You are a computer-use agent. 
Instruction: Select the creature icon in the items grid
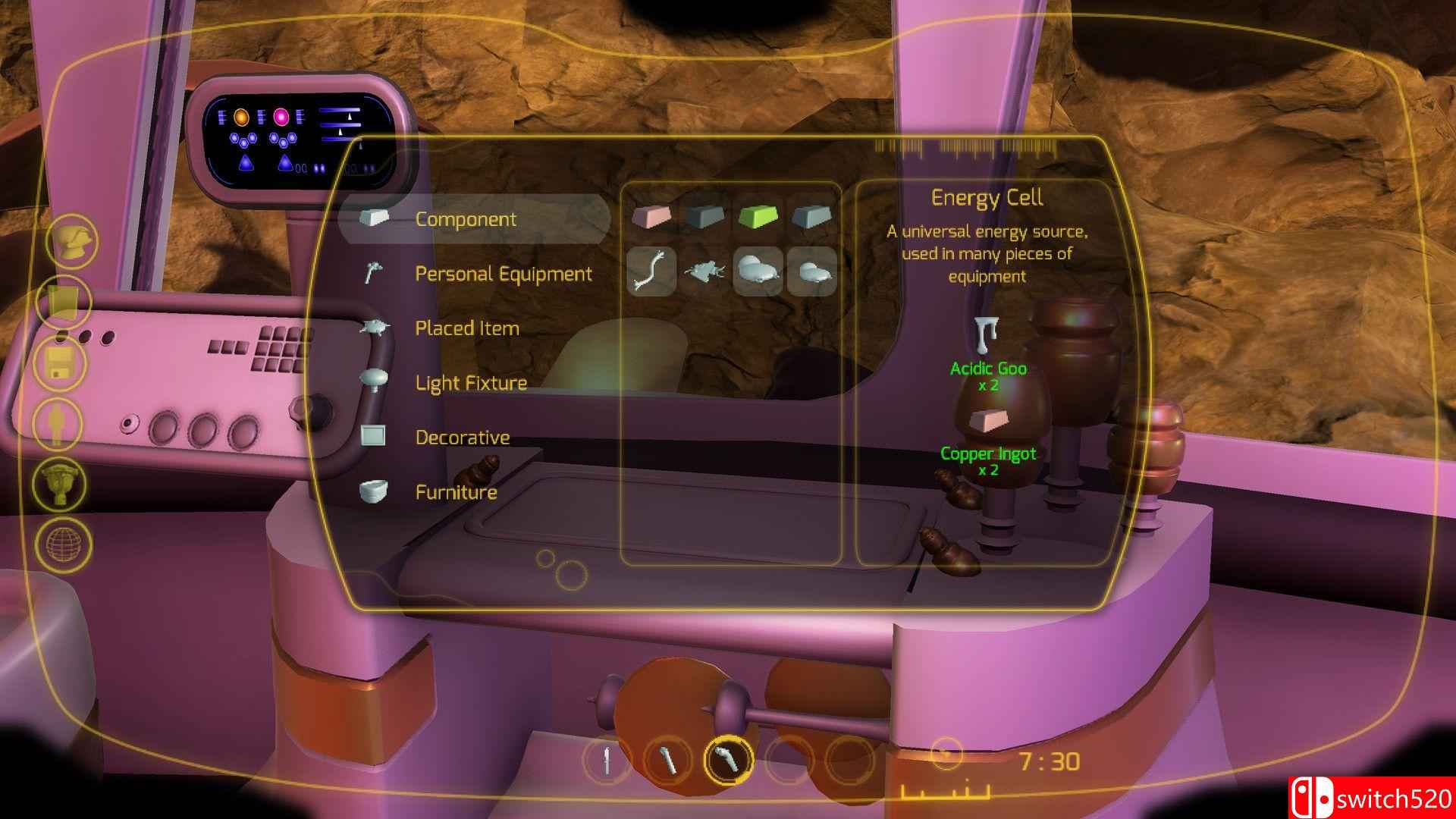coord(705,273)
